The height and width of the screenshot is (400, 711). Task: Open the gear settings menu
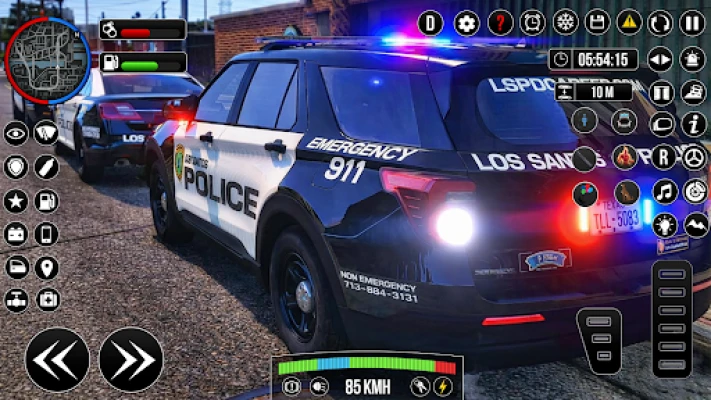[467, 23]
